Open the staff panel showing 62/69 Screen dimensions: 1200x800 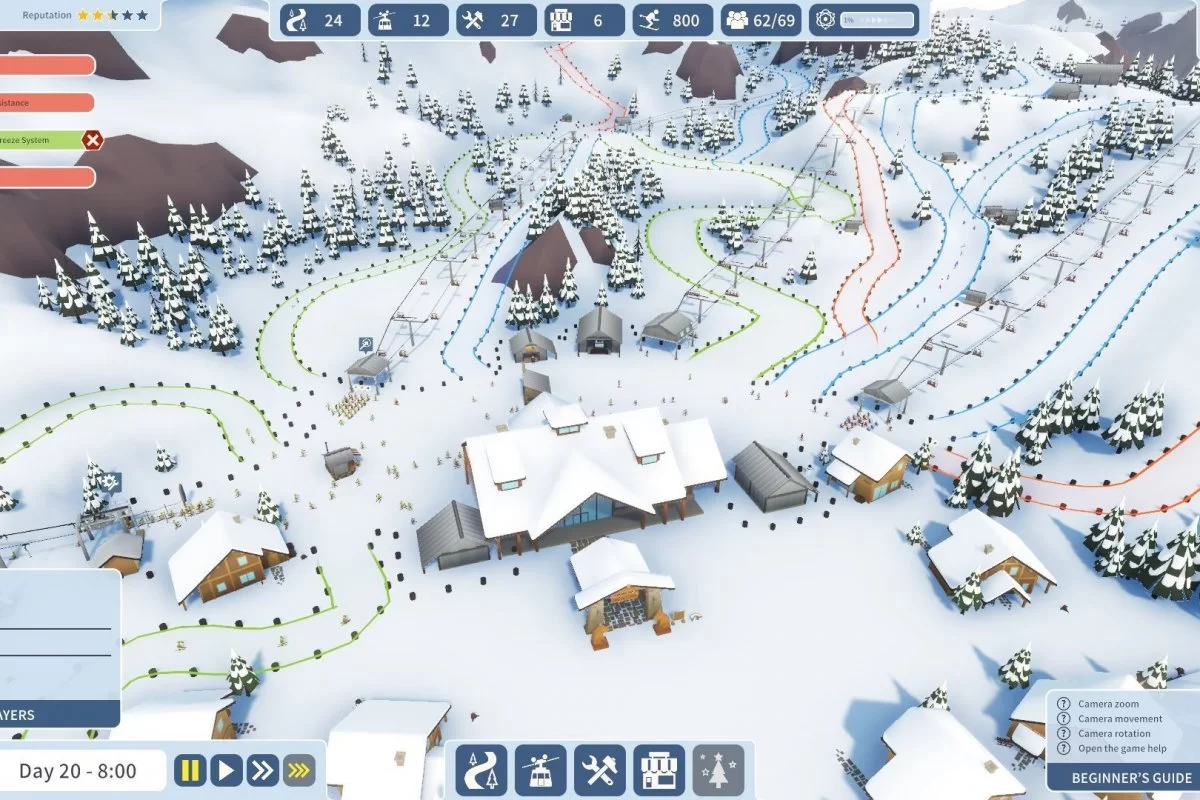(x=761, y=20)
